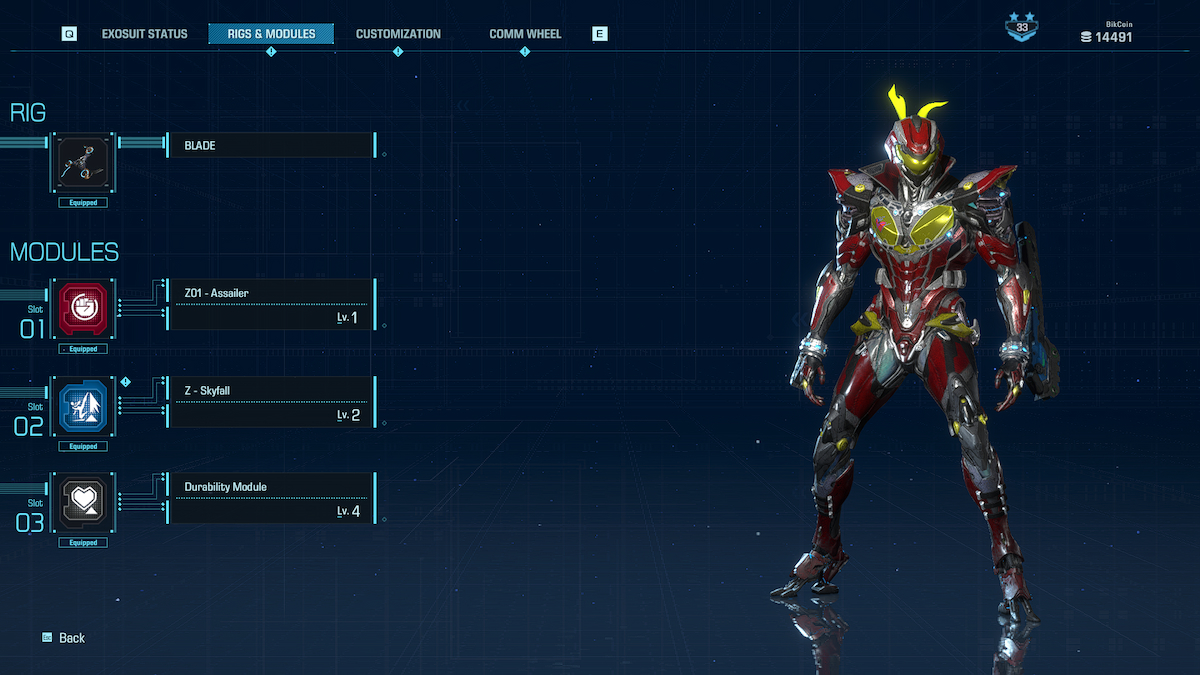Viewport: 1200px width, 675px height.
Task: Open the Z - Skyfall module row
Action: 271,402
